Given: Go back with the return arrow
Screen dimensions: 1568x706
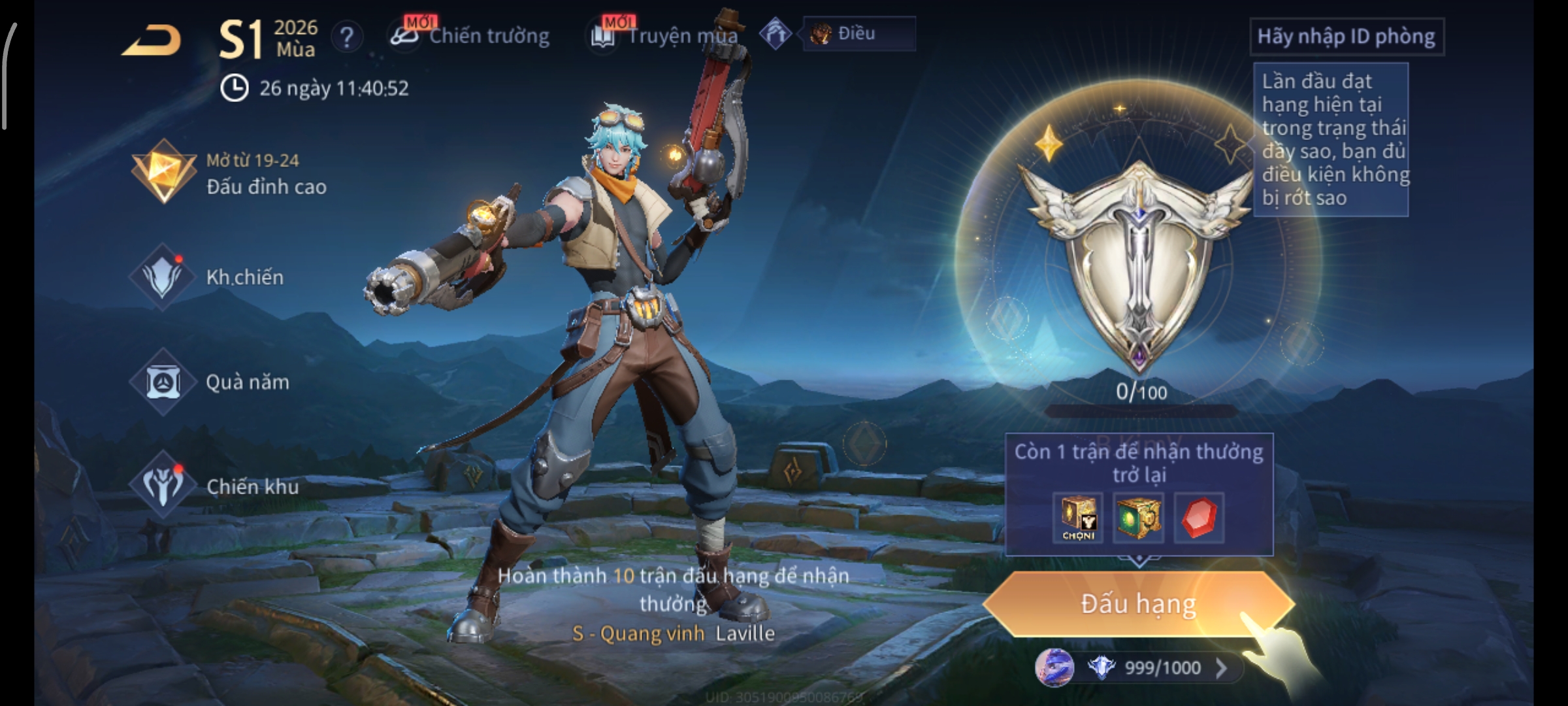Looking at the screenshot, I should tap(152, 41).
